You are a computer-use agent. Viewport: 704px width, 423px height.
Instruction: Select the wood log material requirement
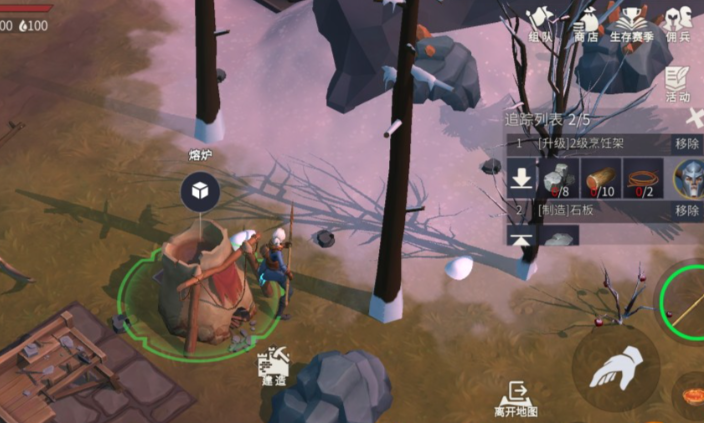(601, 179)
